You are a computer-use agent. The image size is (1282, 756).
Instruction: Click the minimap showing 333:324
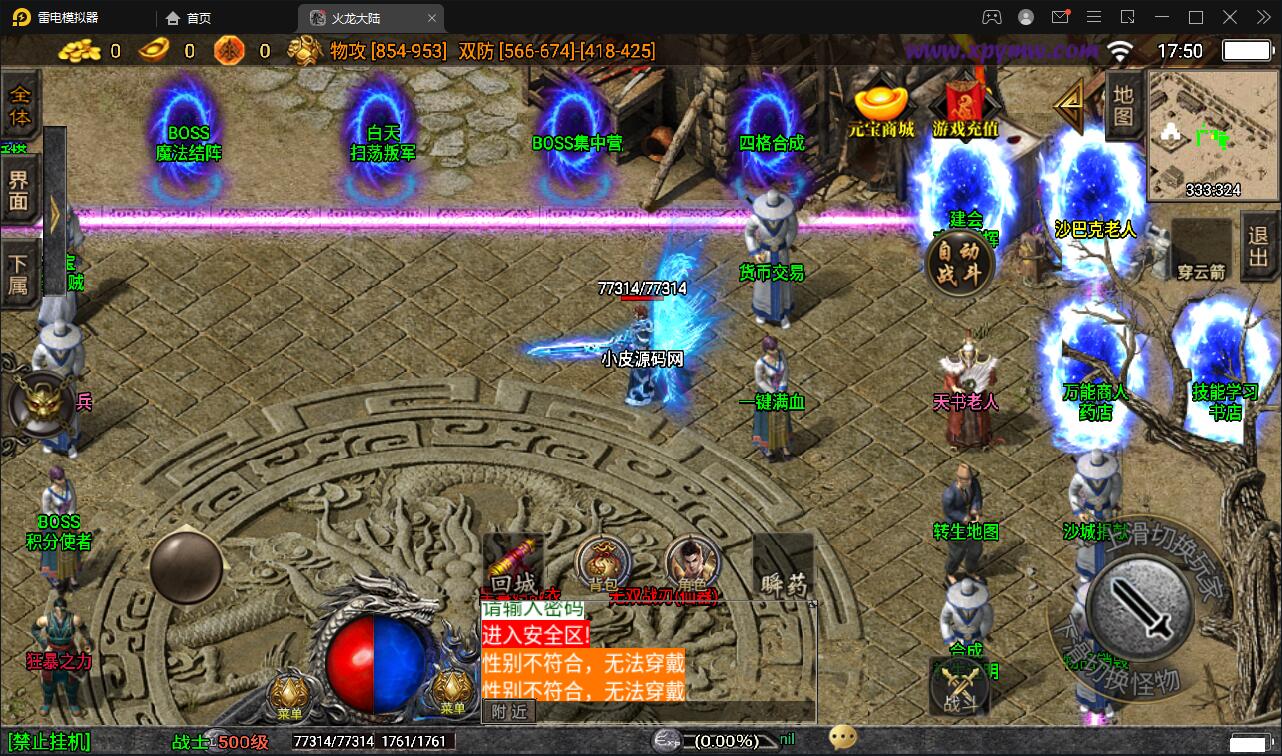(x=1211, y=135)
